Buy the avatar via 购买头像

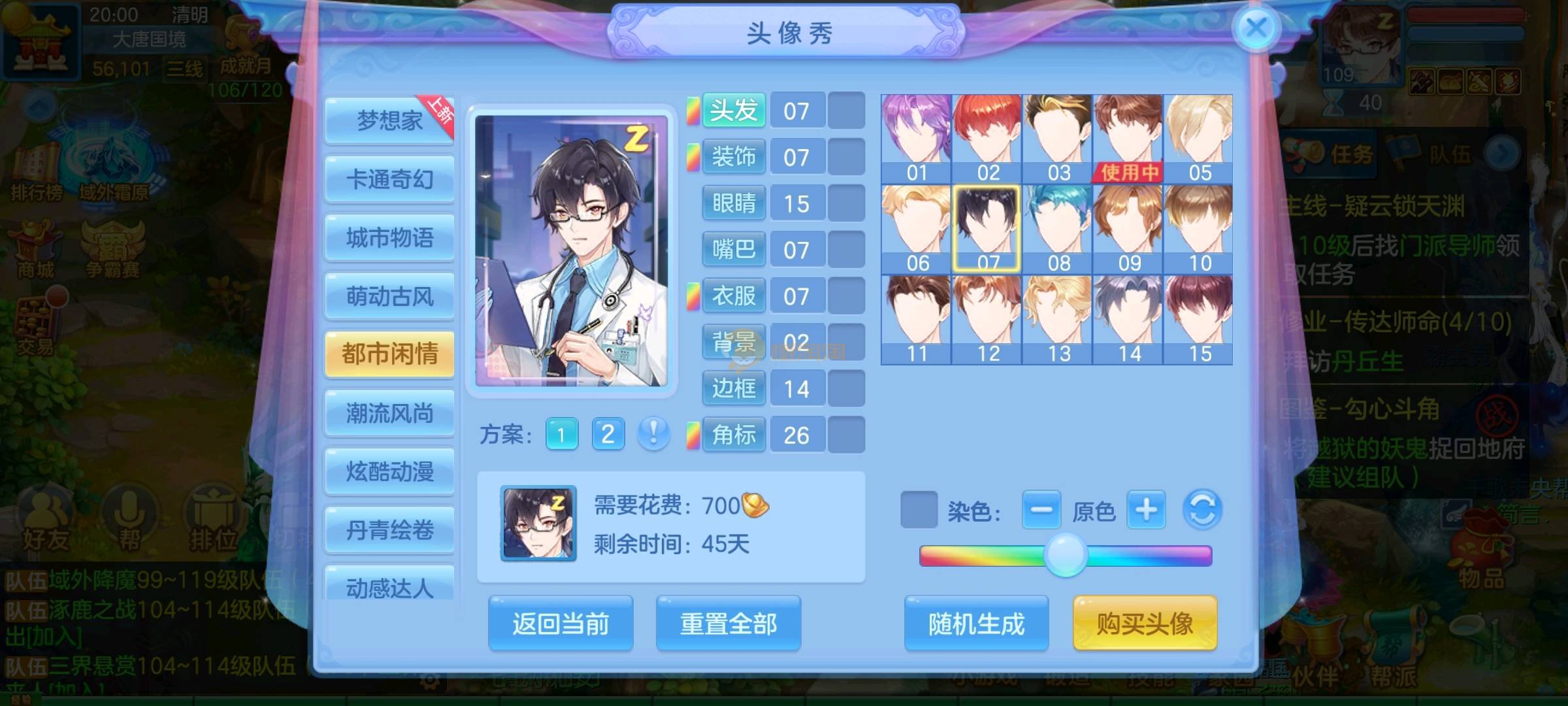[1145, 624]
